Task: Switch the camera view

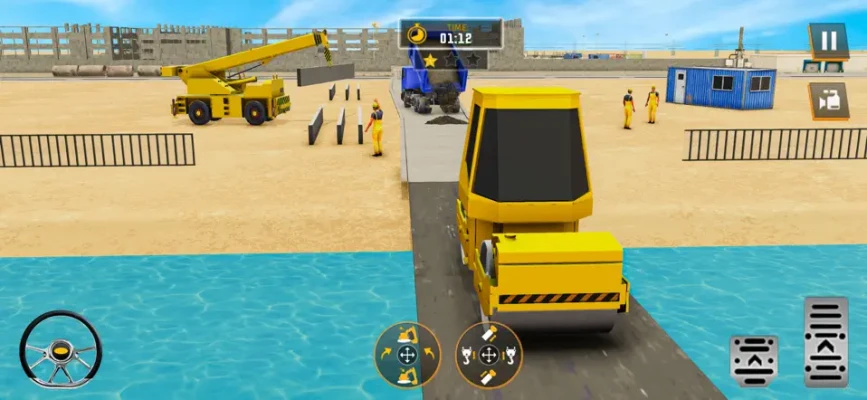Action: coord(828,101)
